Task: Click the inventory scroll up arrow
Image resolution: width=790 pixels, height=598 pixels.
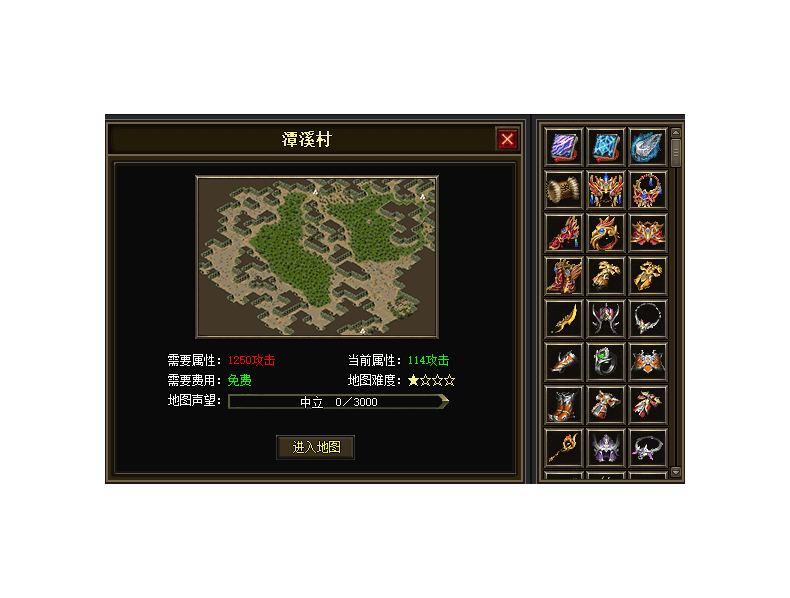Action: point(676,133)
